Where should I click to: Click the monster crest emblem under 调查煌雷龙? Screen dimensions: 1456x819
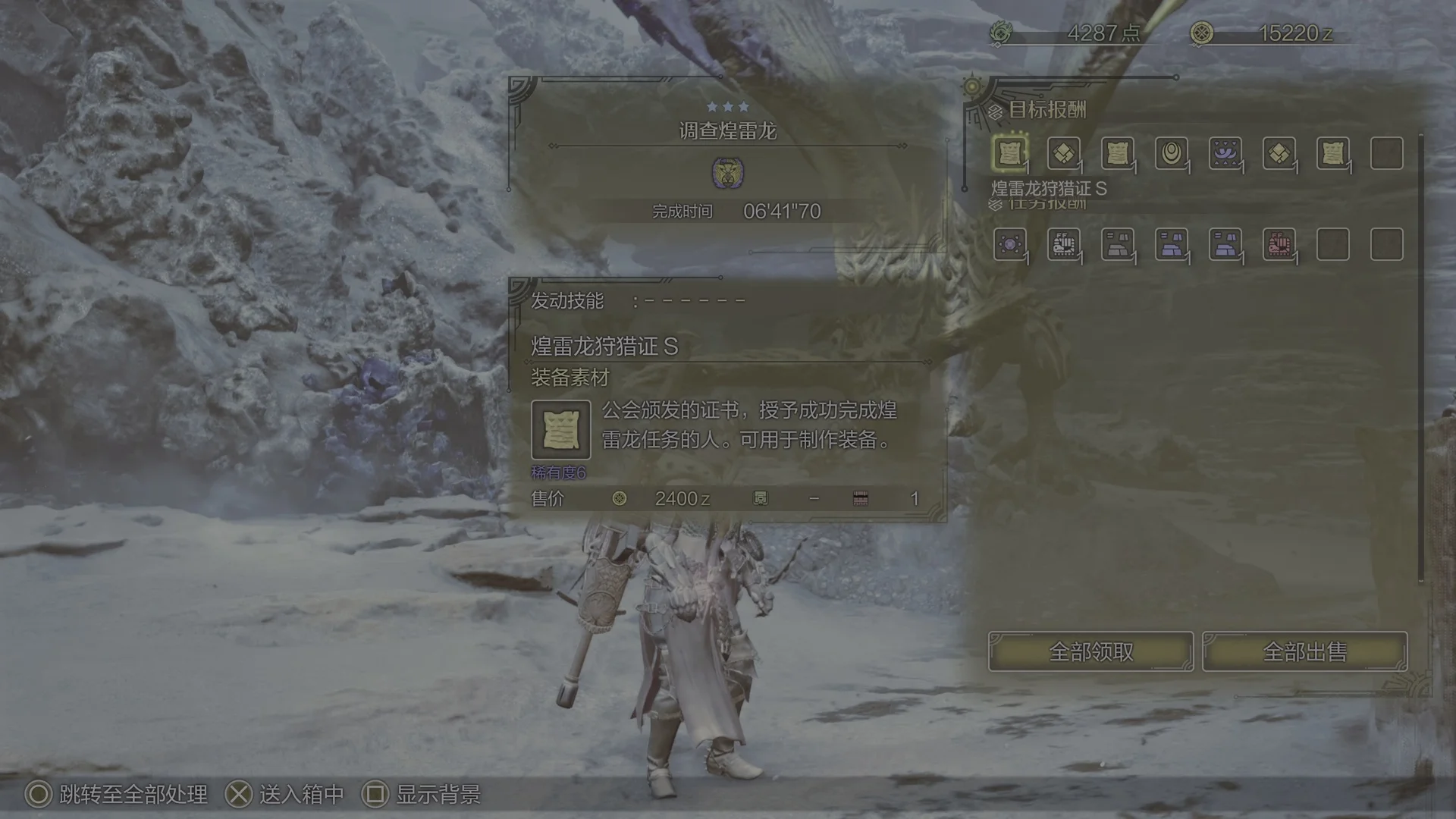click(729, 173)
